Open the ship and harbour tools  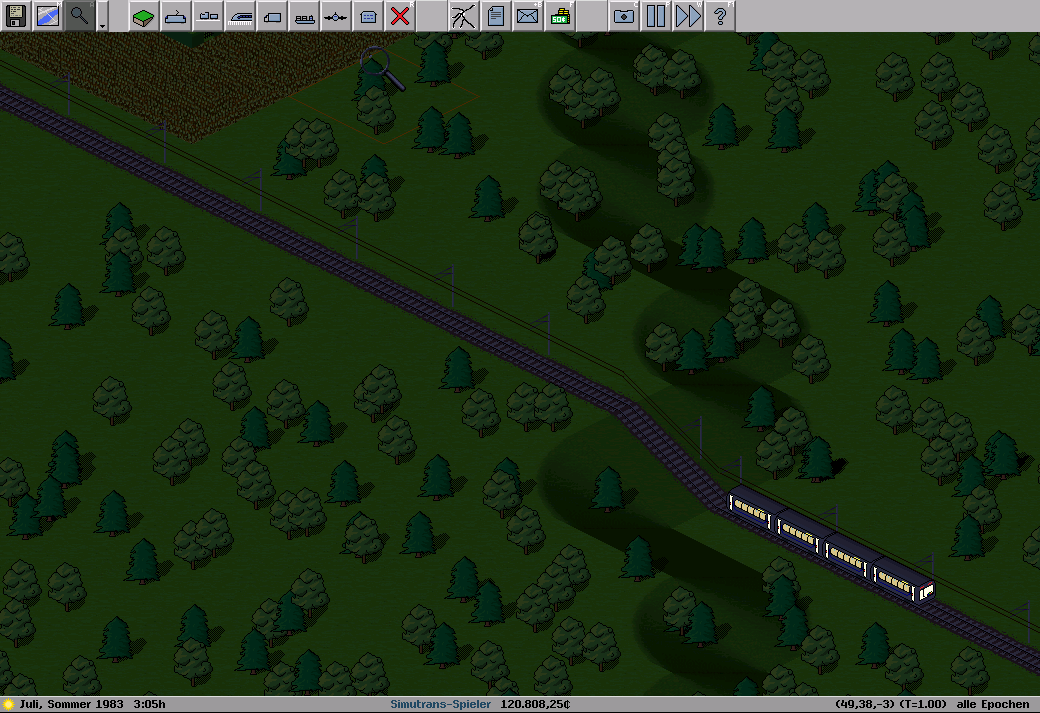pos(304,16)
